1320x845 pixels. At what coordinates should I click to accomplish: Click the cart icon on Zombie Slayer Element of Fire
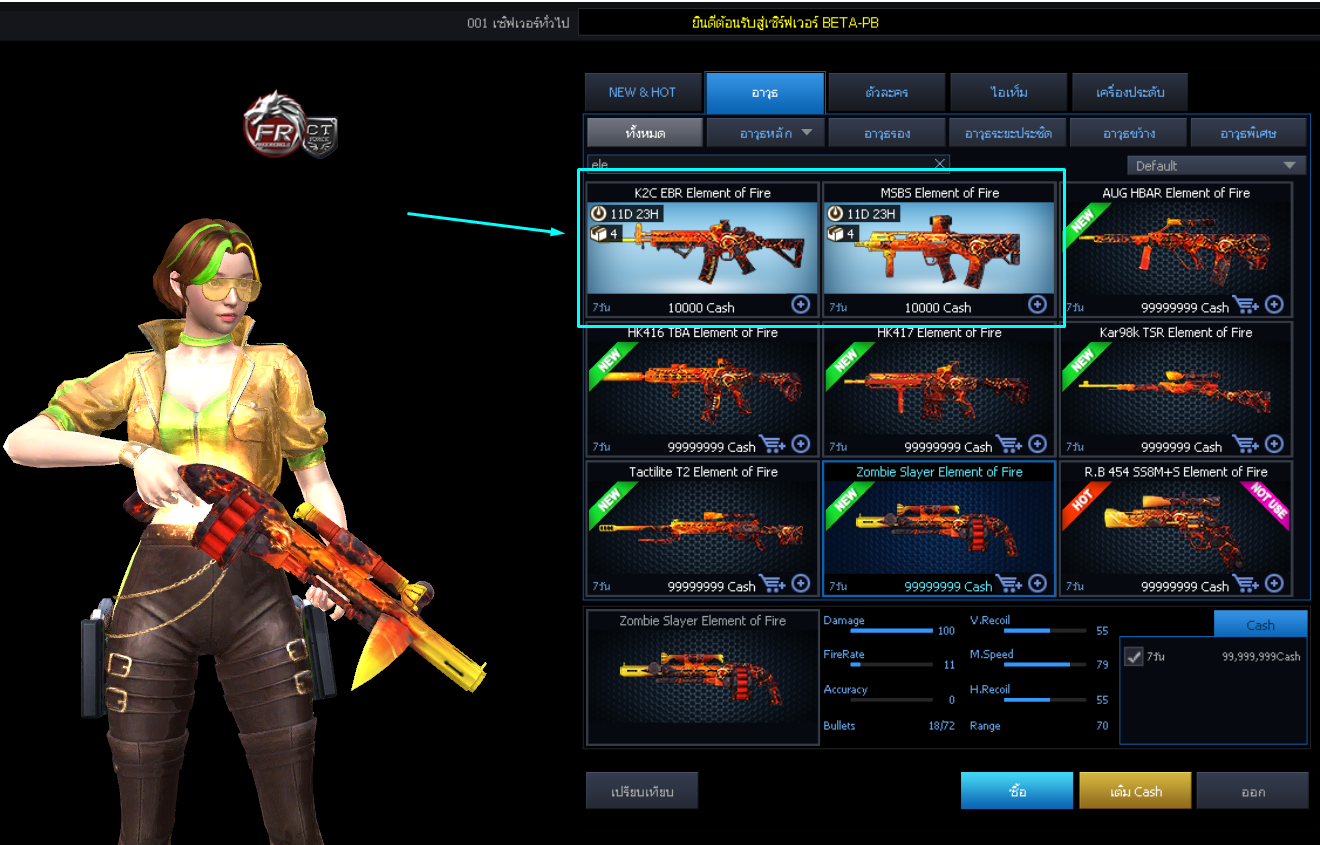[x=1010, y=583]
